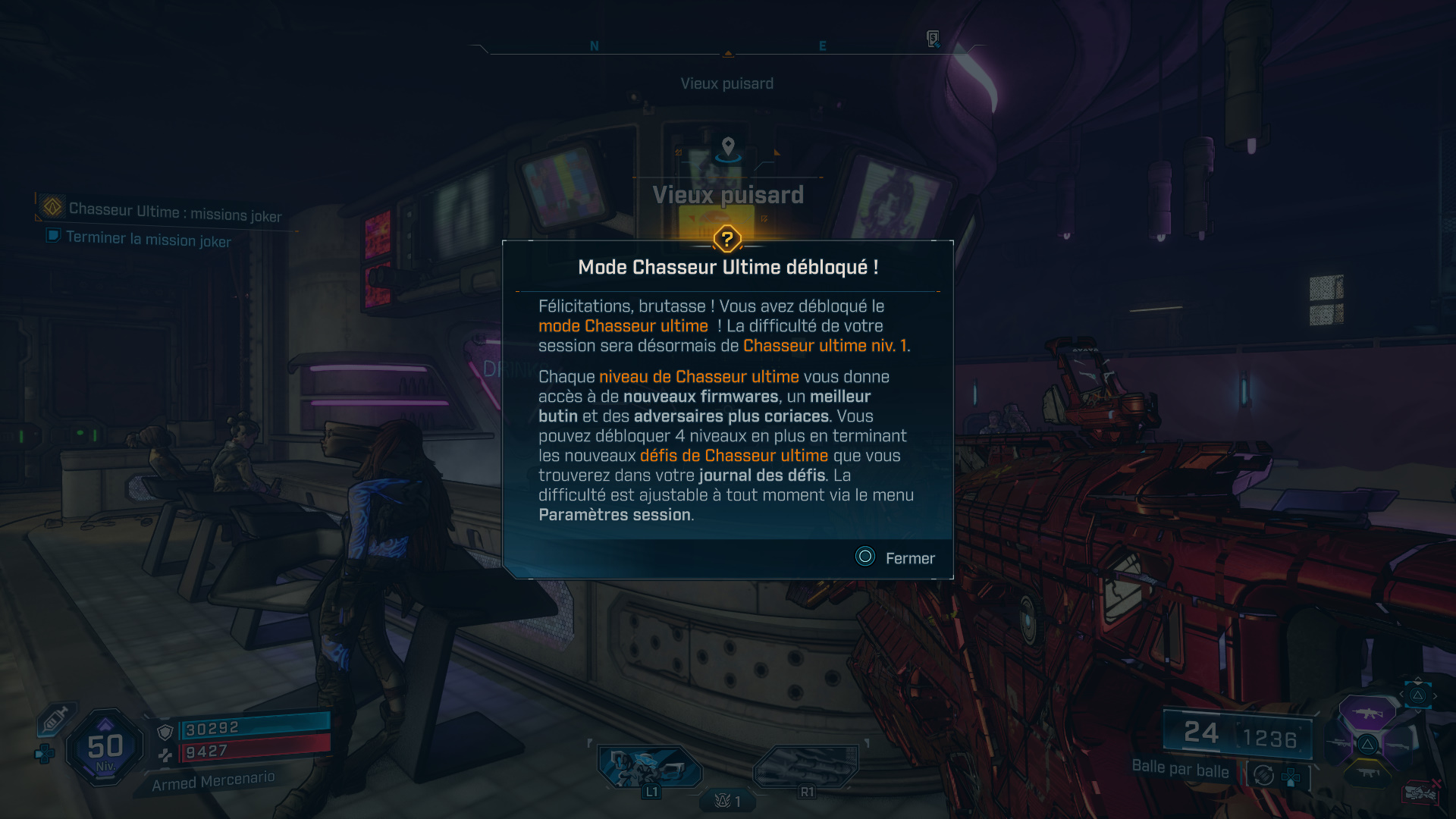Viewport: 1456px width, 819px height.
Task: Click the L1 action skill icon at bottom center
Action: tap(651, 767)
